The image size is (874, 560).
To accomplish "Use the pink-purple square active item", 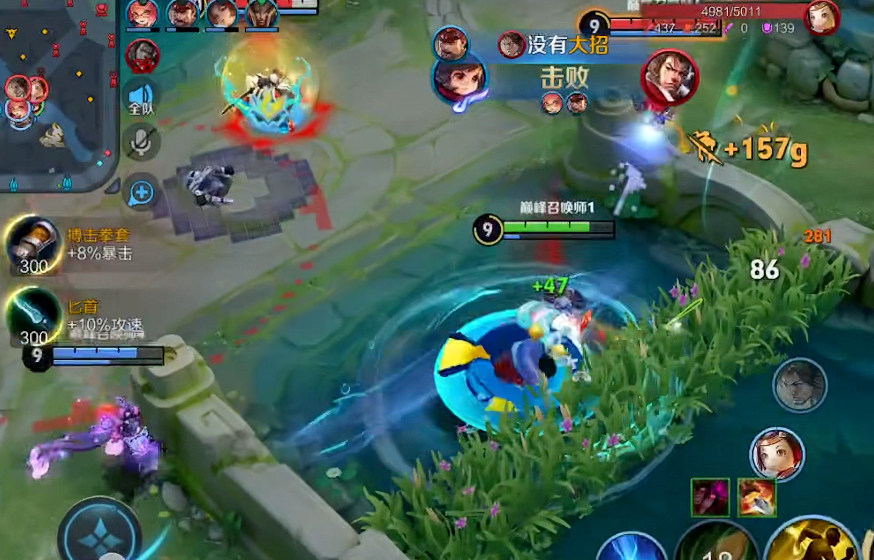I will 710,498.
